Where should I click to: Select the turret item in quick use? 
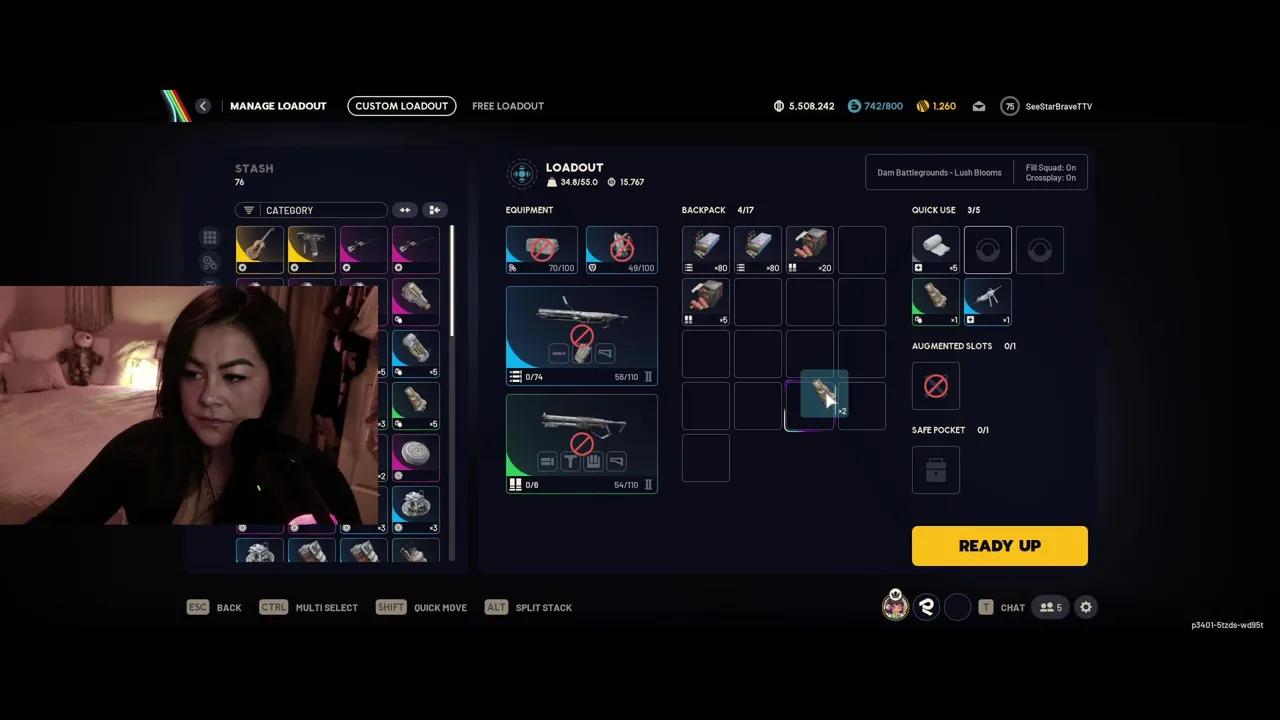987,302
